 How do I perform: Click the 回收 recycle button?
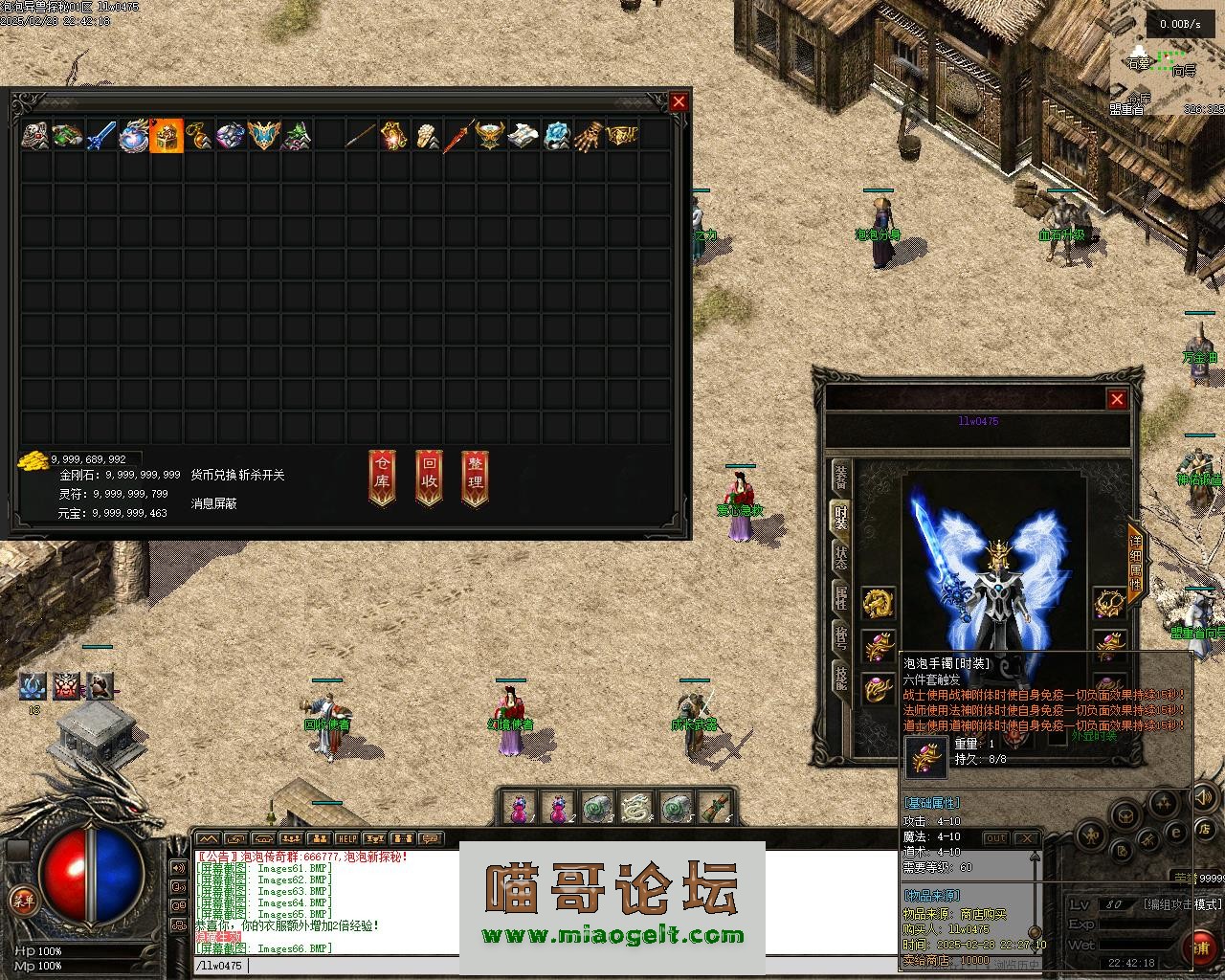429,477
